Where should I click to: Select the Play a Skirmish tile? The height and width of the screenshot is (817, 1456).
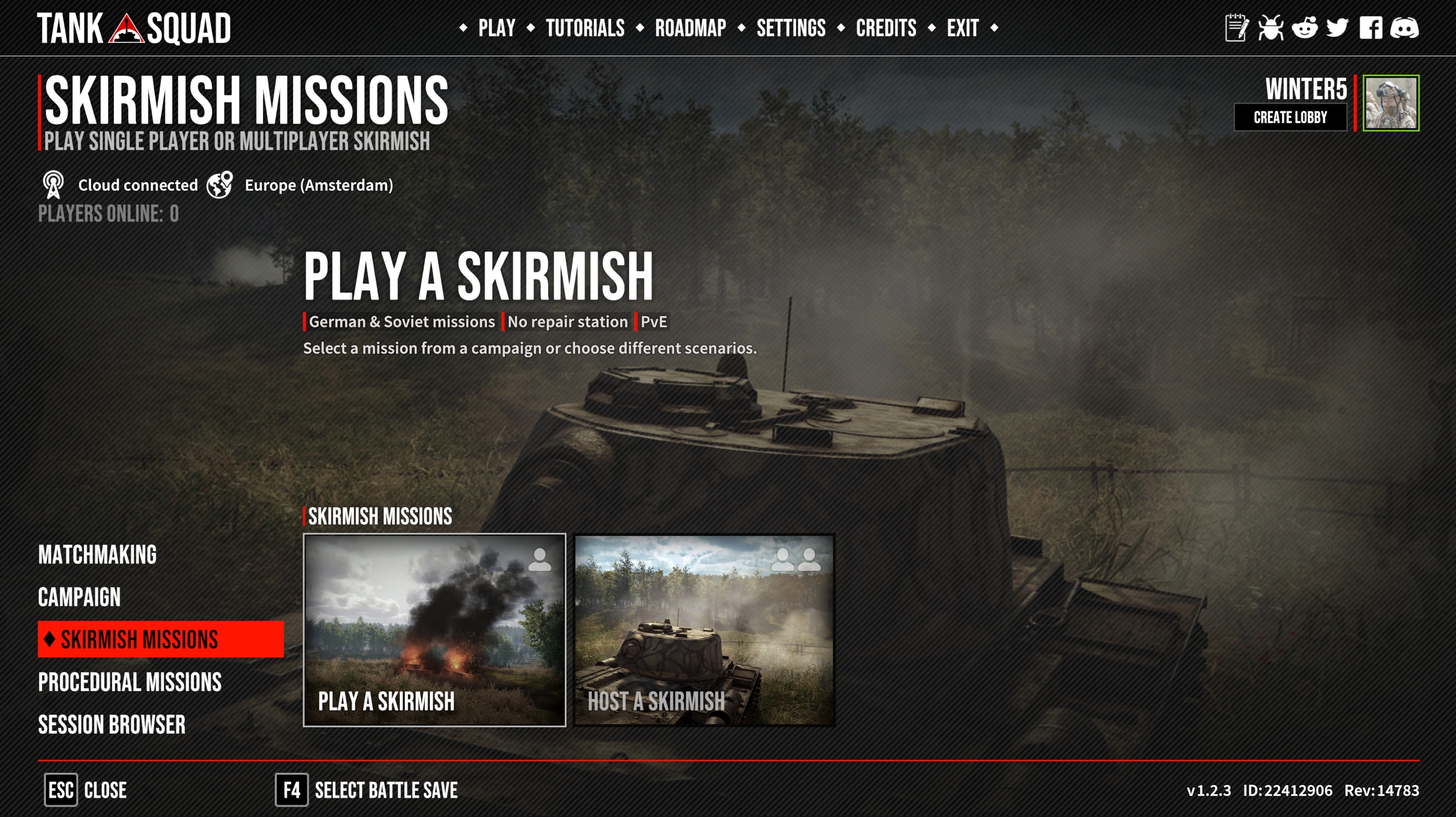[x=434, y=630]
